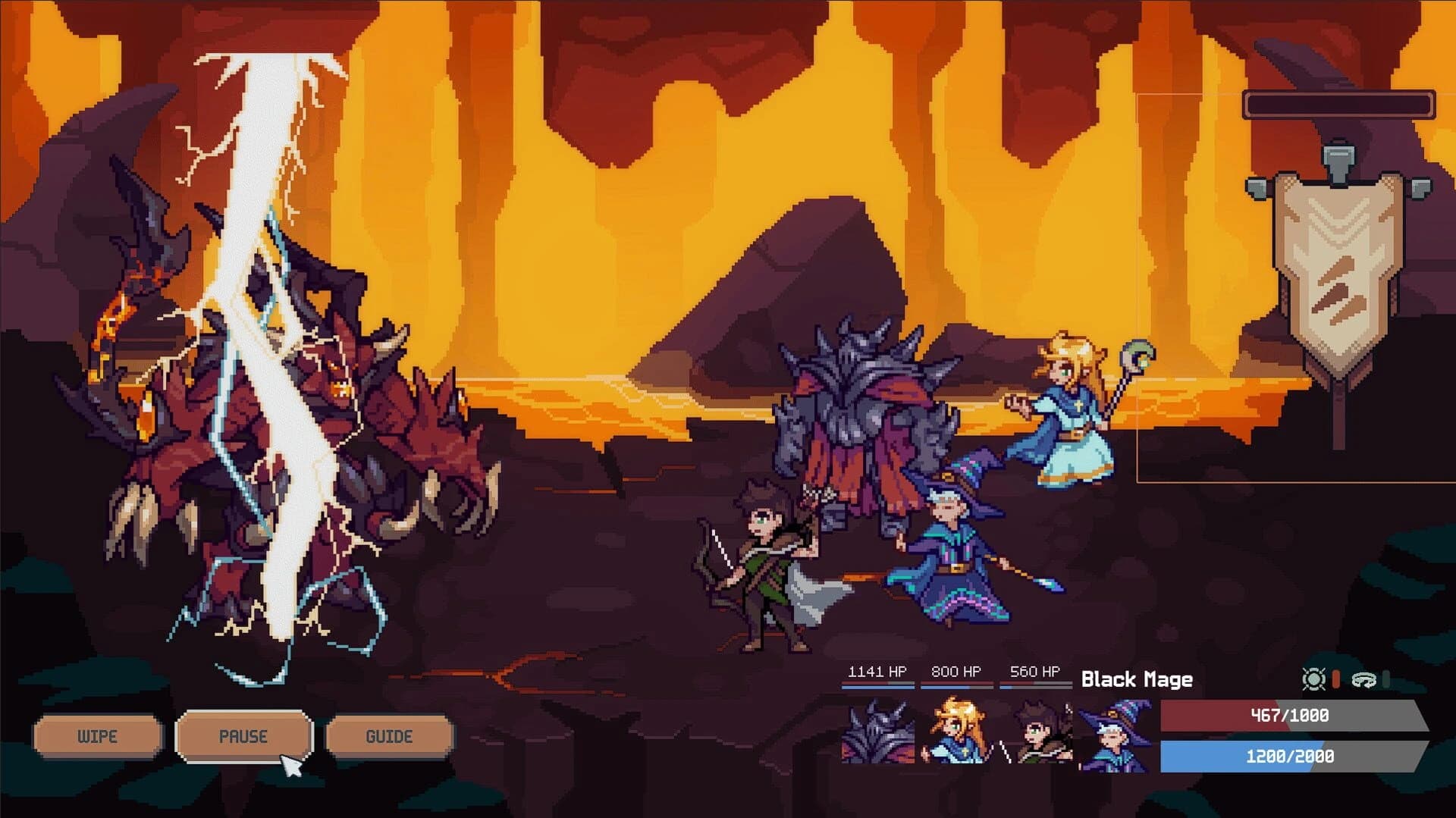The height and width of the screenshot is (818, 1456).
Task: Open the GUIDE panel
Action: click(x=389, y=735)
